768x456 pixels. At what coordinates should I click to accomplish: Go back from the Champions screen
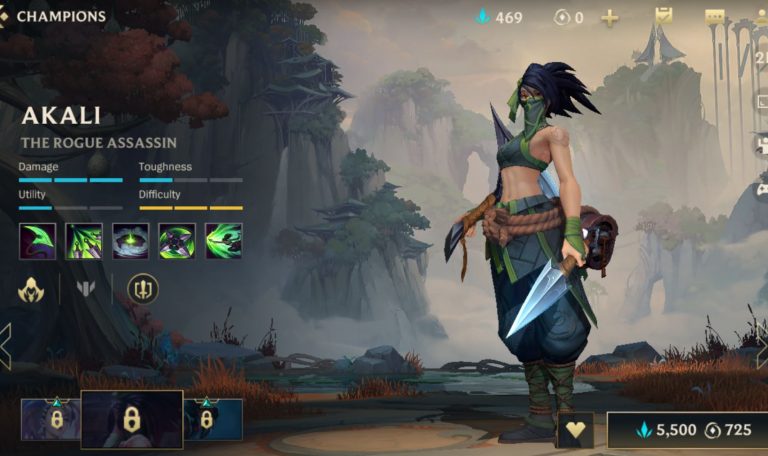coord(5,16)
